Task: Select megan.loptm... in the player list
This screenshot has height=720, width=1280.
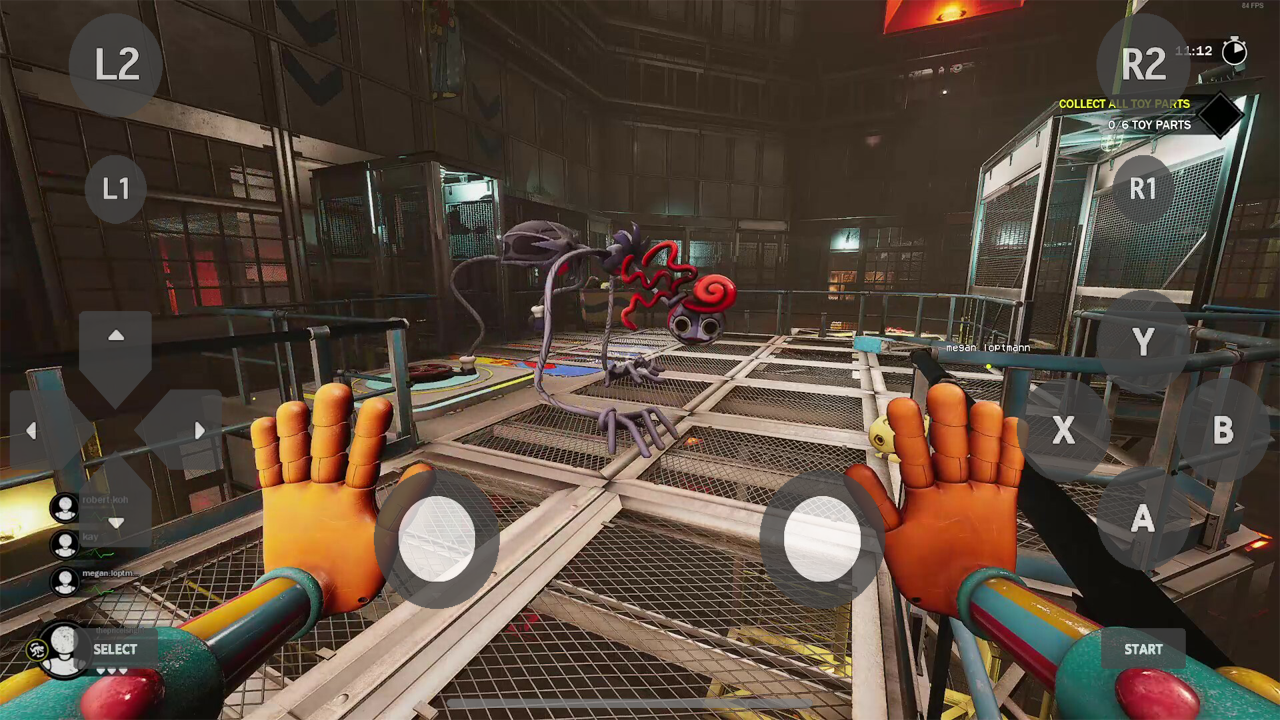Action: 66,580
